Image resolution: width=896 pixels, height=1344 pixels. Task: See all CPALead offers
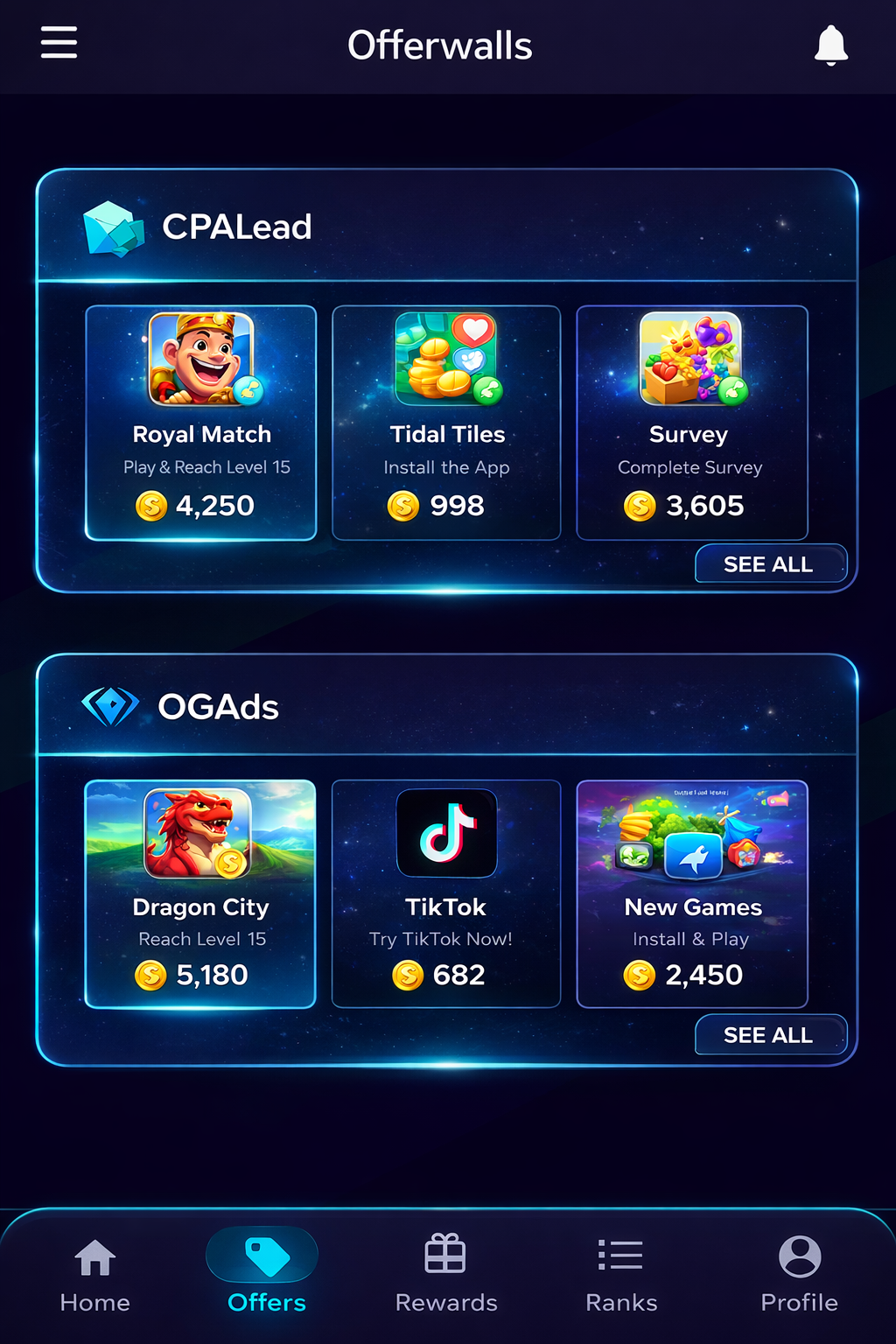pos(770,564)
